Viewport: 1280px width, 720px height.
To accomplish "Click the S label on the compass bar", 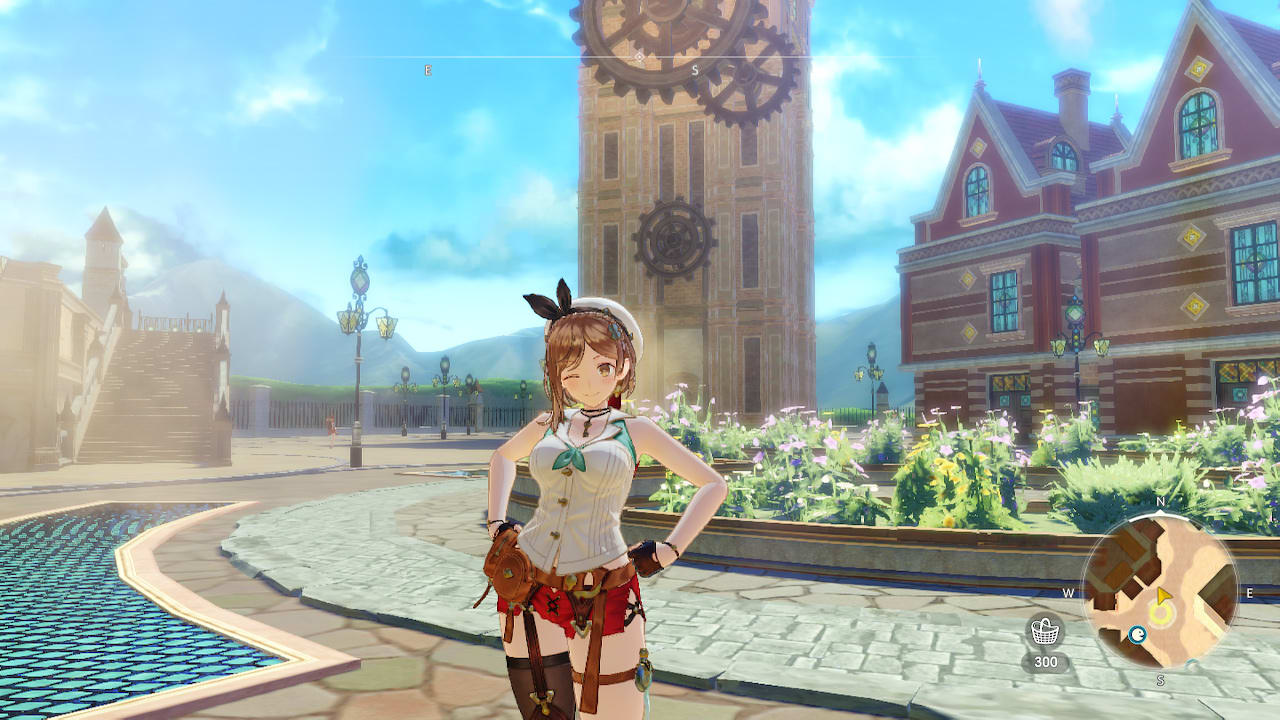I will click(695, 69).
